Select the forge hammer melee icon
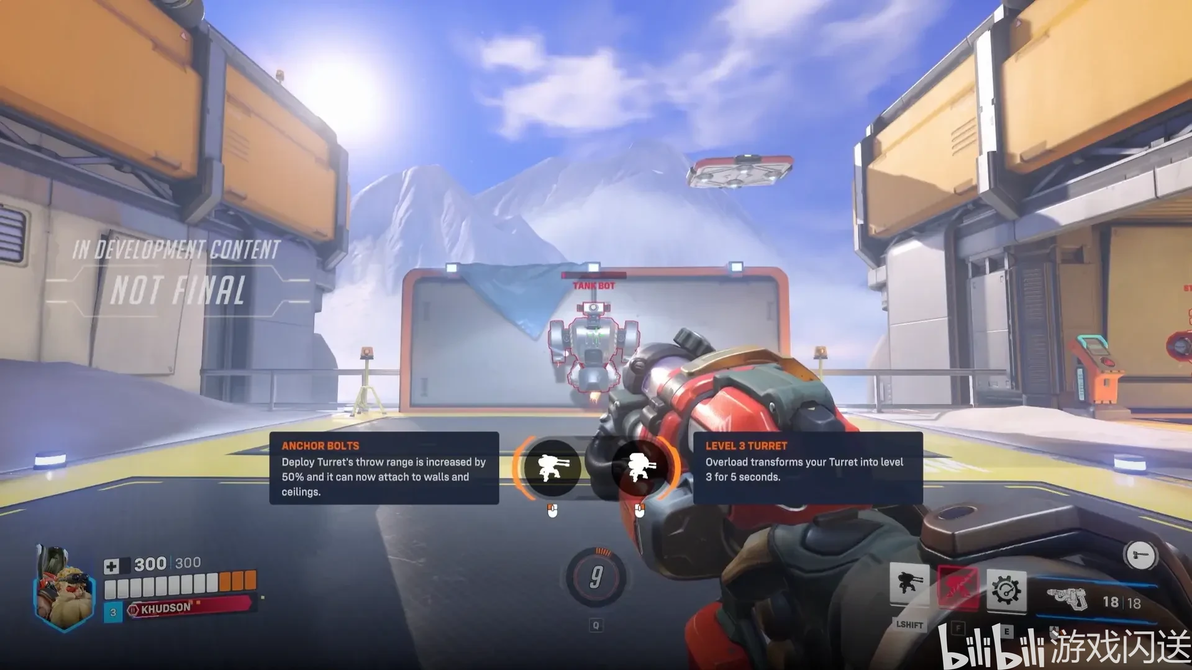This screenshot has width=1192, height=670. click(x=1140, y=554)
